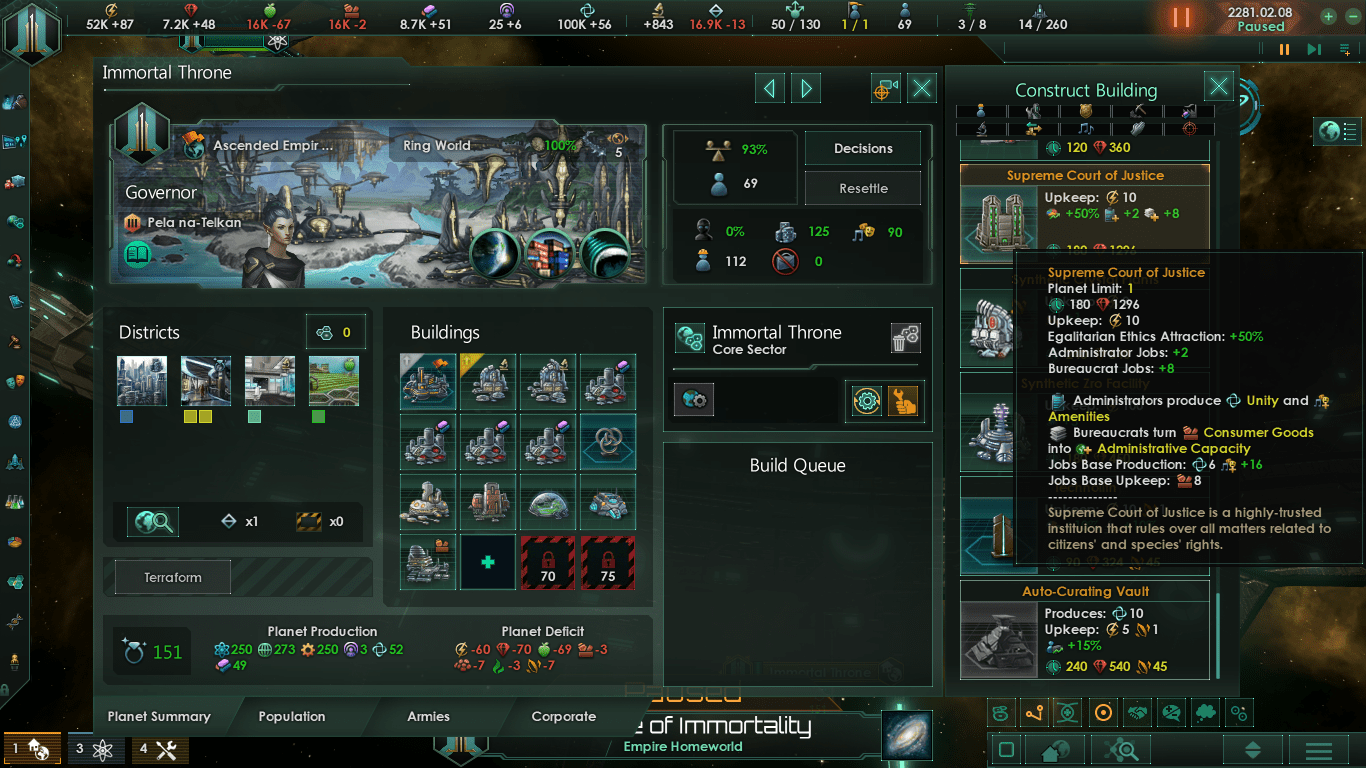
Task: Increase game speed with plus button
Action: pos(1328,17)
